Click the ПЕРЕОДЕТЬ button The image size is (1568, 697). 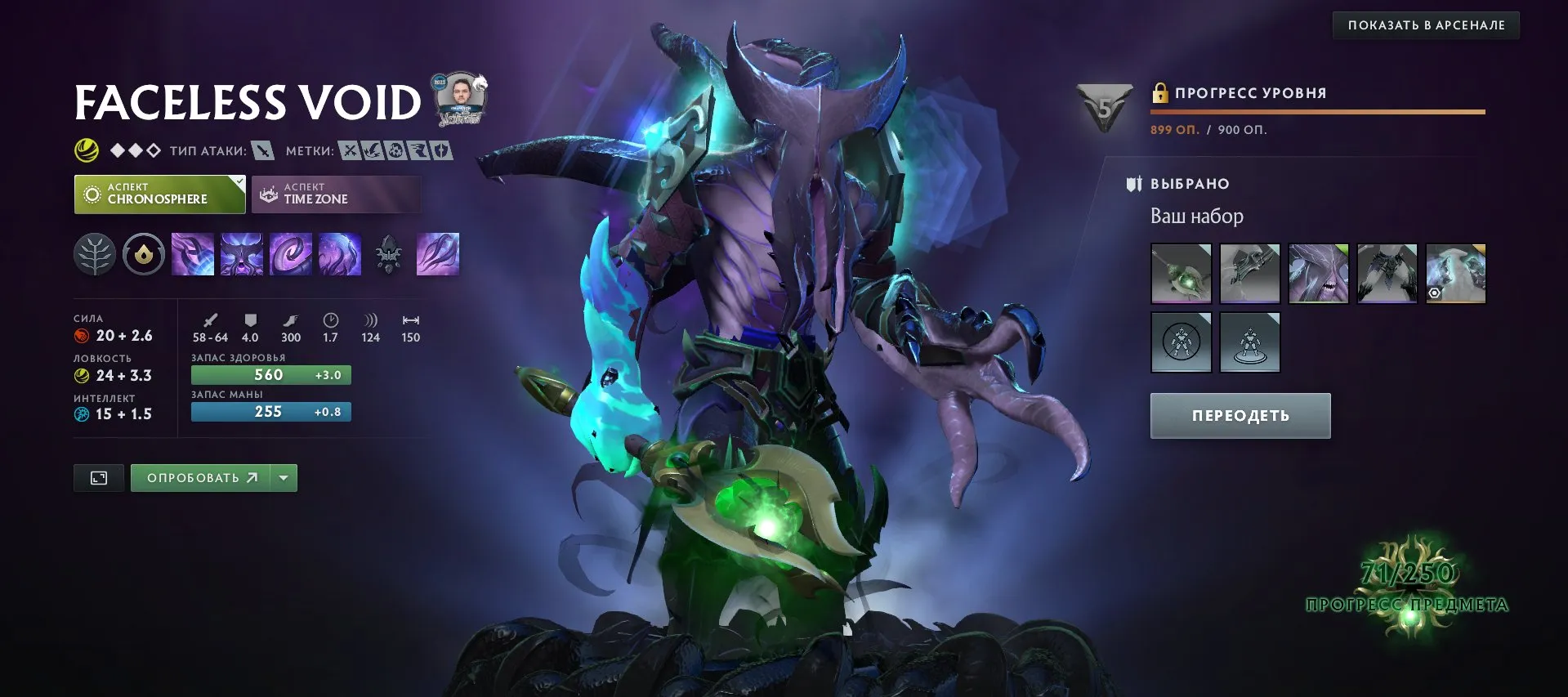[1240, 415]
